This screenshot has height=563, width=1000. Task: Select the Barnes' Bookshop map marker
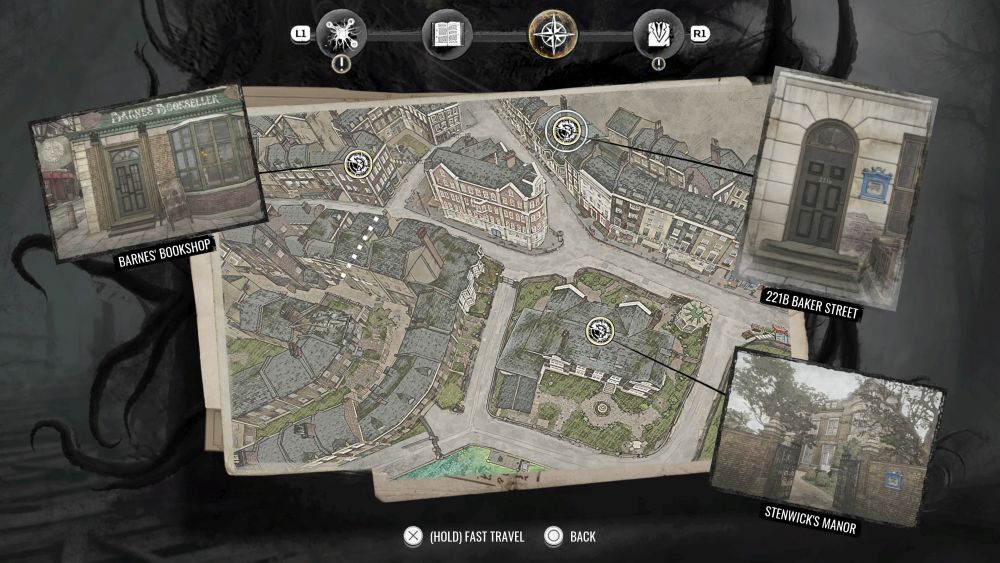pyautogui.click(x=357, y=164)
